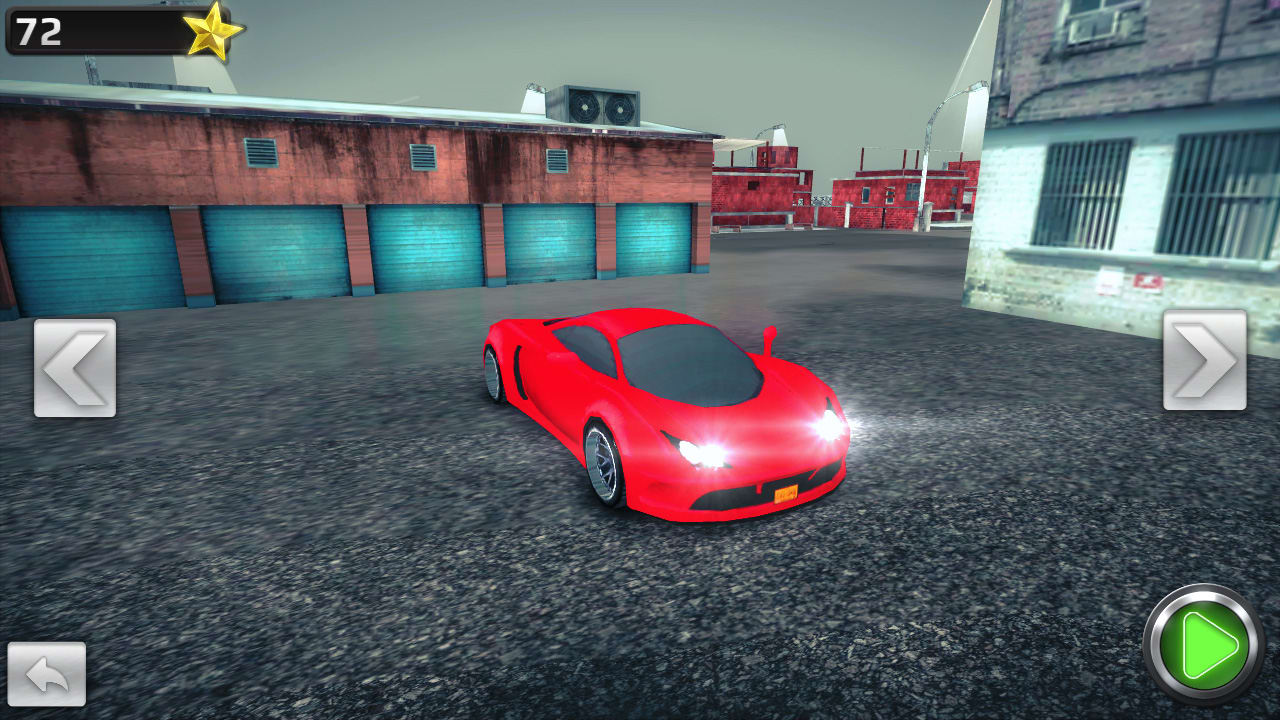
Task: Select the red sports car
Action: 670,420
